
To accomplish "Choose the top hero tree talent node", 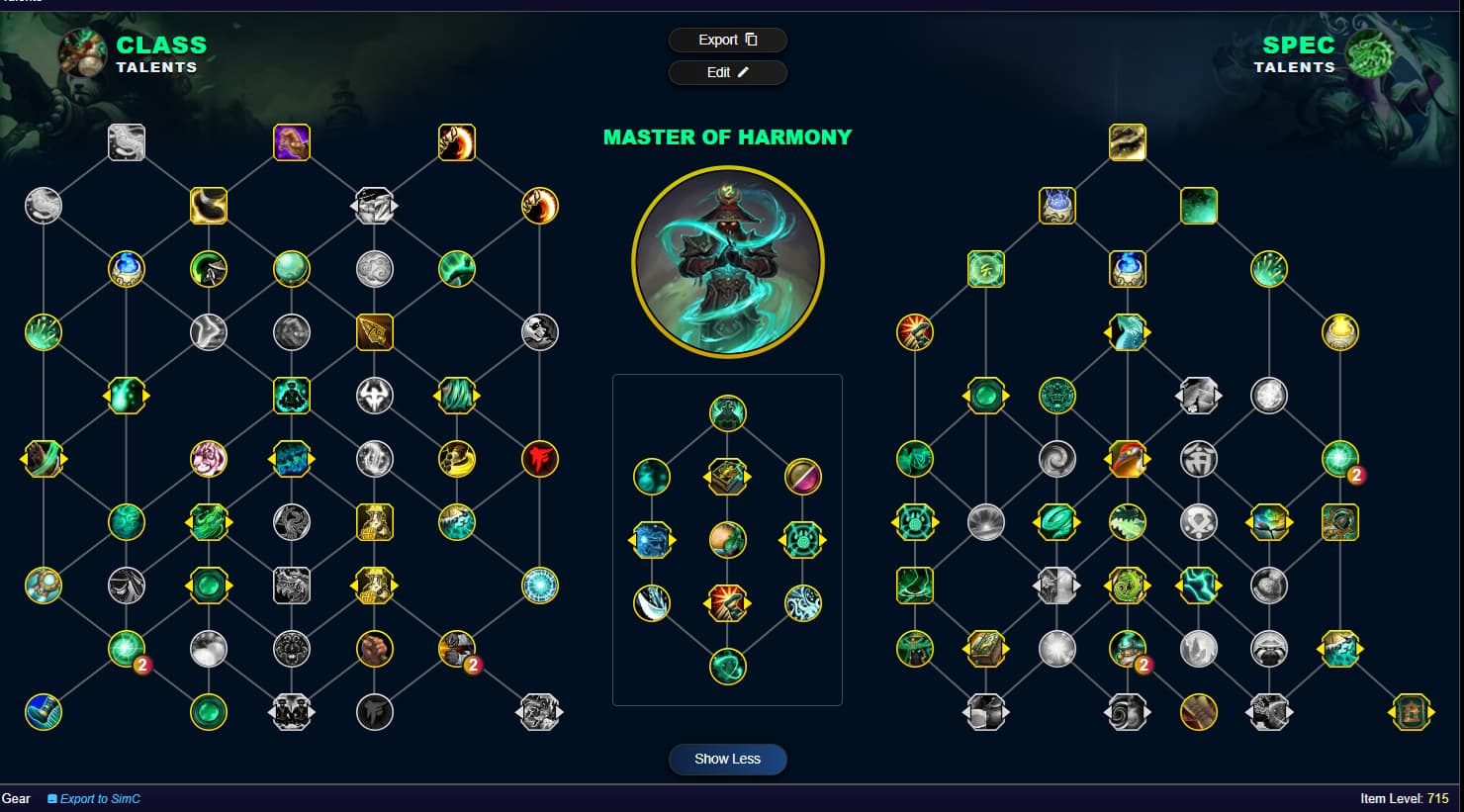I will point(728,413).
